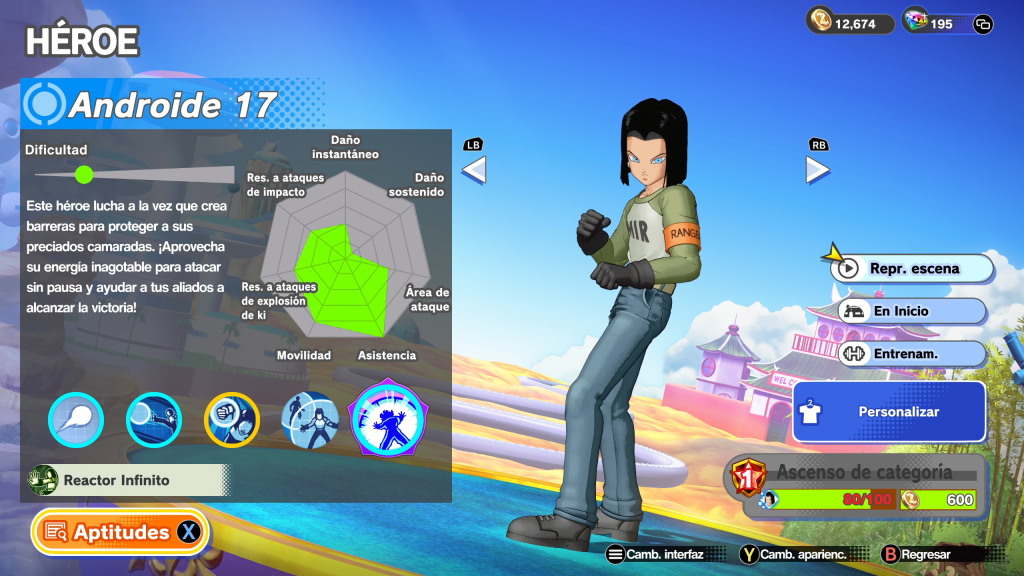Play the scene with Repr. escena
Screen dimensions: 1024x576
coord(914,268)
